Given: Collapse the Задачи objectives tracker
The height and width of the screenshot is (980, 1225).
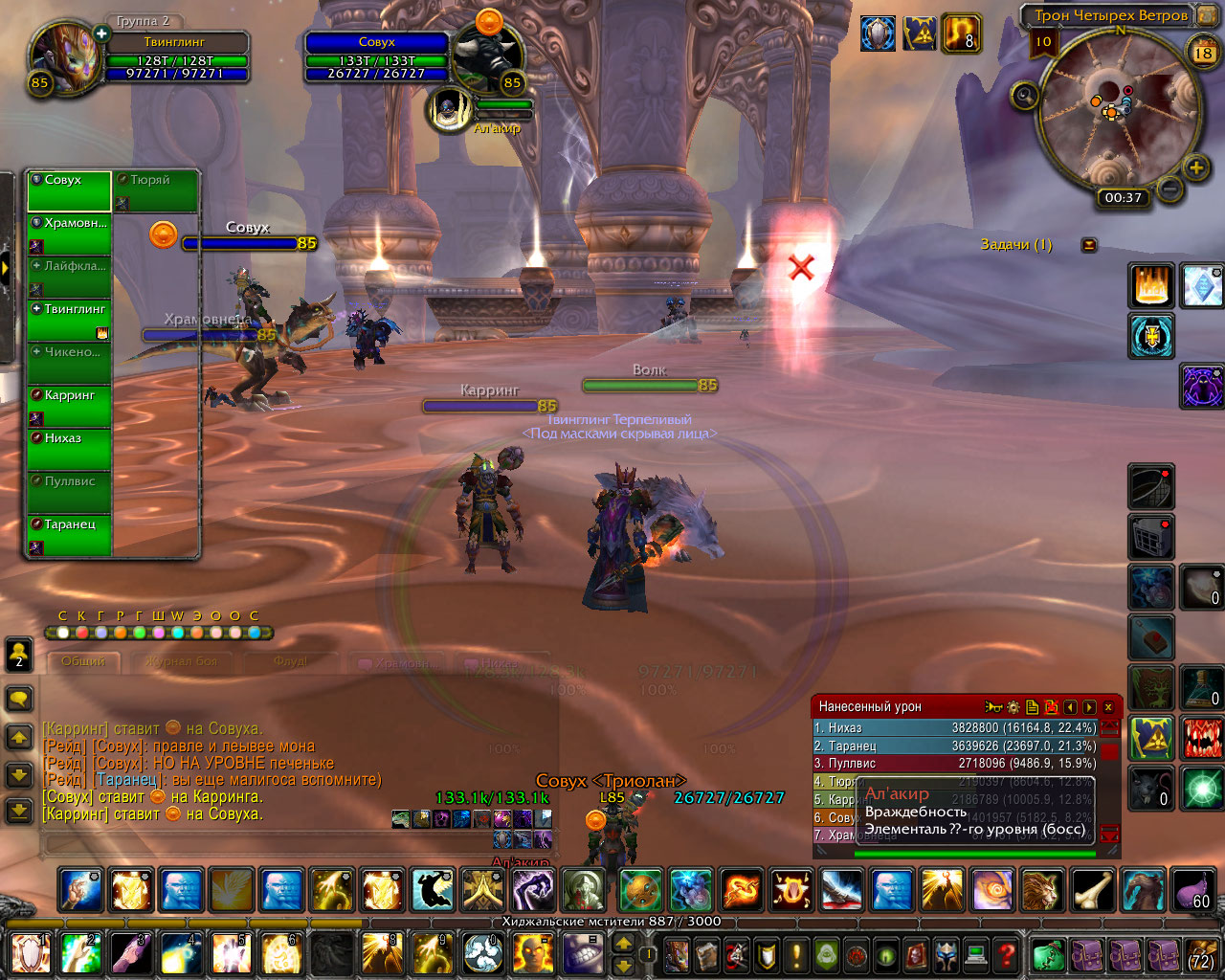Looking at the screenshot, I should point(1089,245).
